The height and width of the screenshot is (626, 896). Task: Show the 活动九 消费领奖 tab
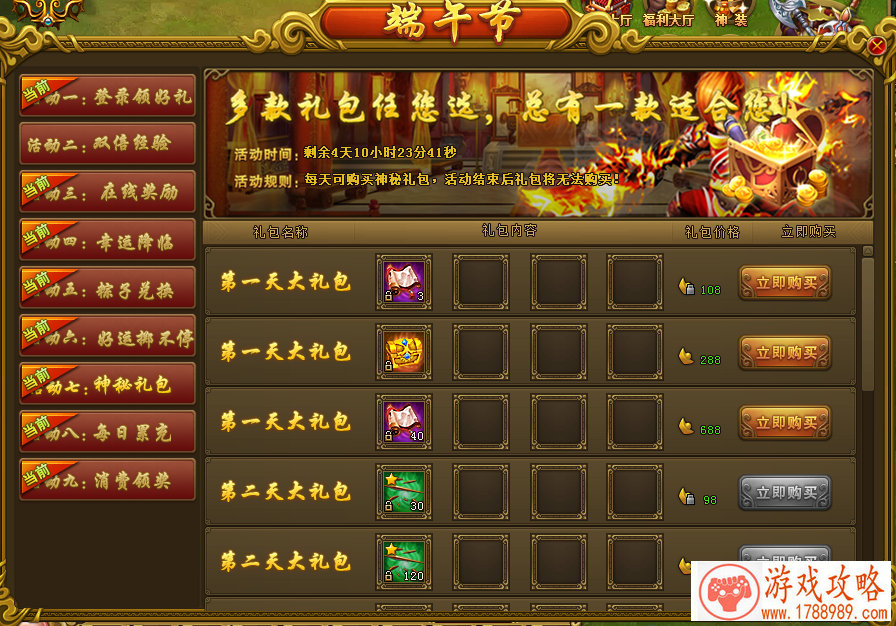(x=108, y=480)
